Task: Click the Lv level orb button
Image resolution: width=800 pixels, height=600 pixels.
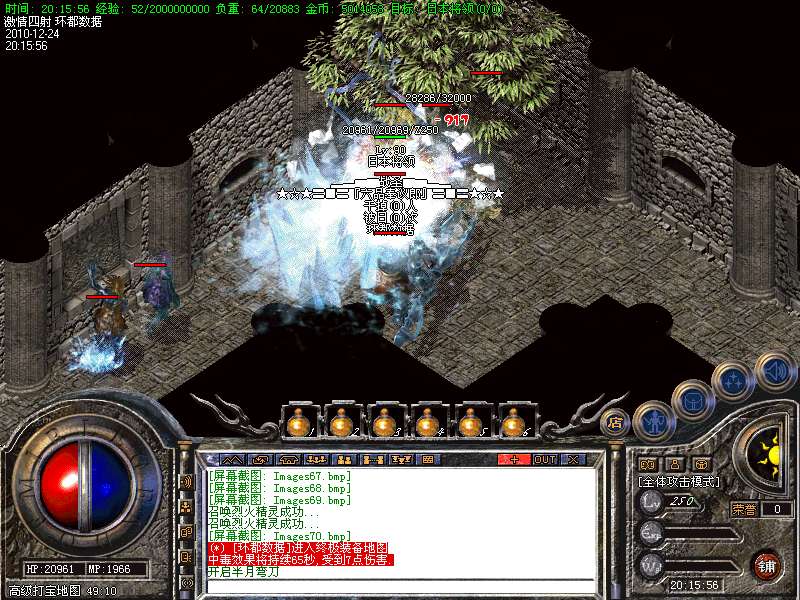Action: [652, 501]
